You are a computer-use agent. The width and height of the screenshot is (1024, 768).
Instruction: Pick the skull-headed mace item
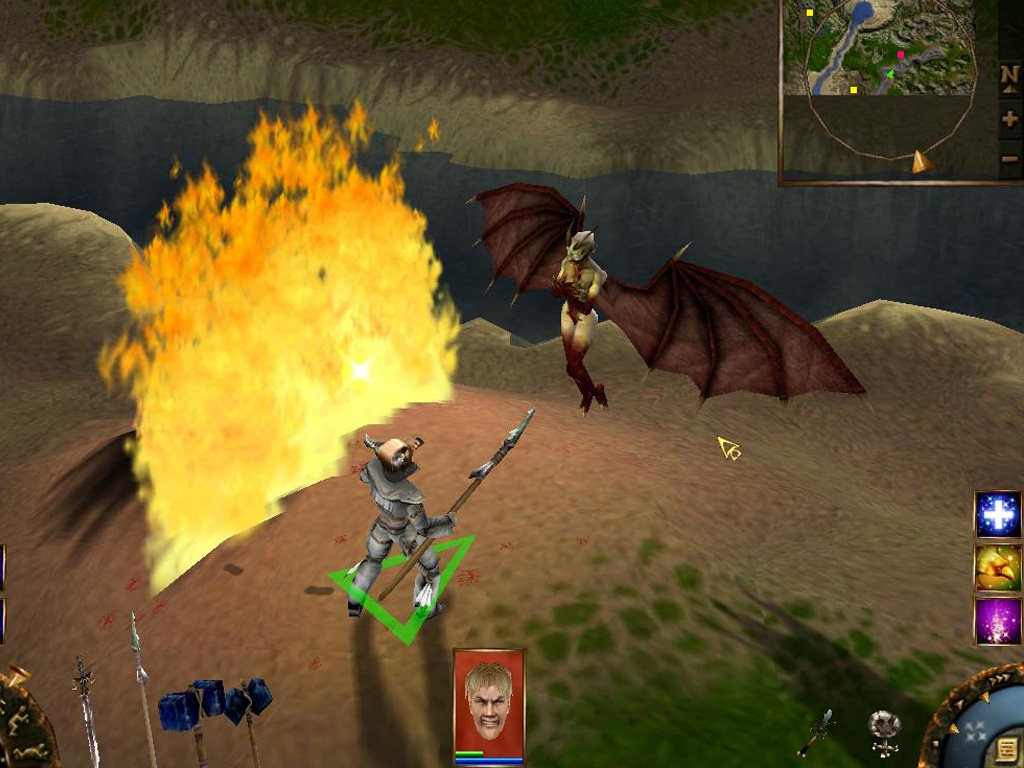(883, 729)
